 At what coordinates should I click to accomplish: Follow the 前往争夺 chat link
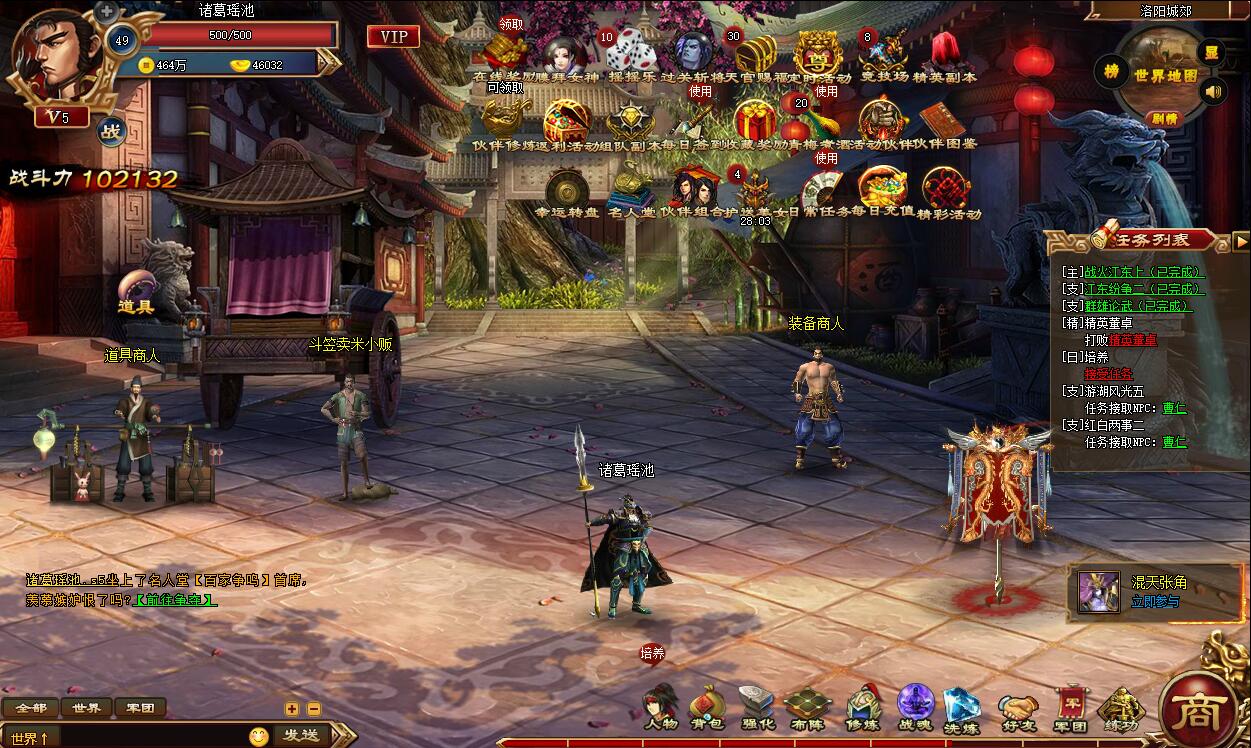click(x=175, y=600)
